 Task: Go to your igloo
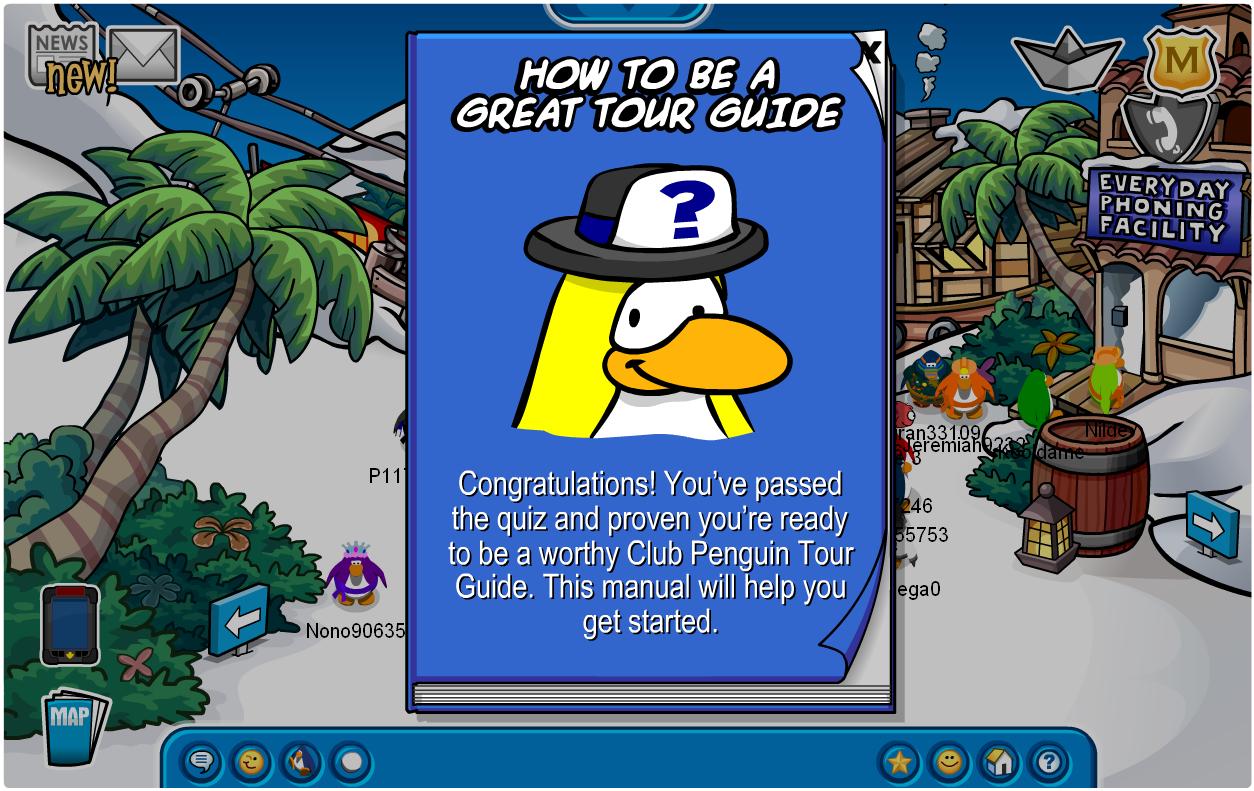[x=999, y=764]
